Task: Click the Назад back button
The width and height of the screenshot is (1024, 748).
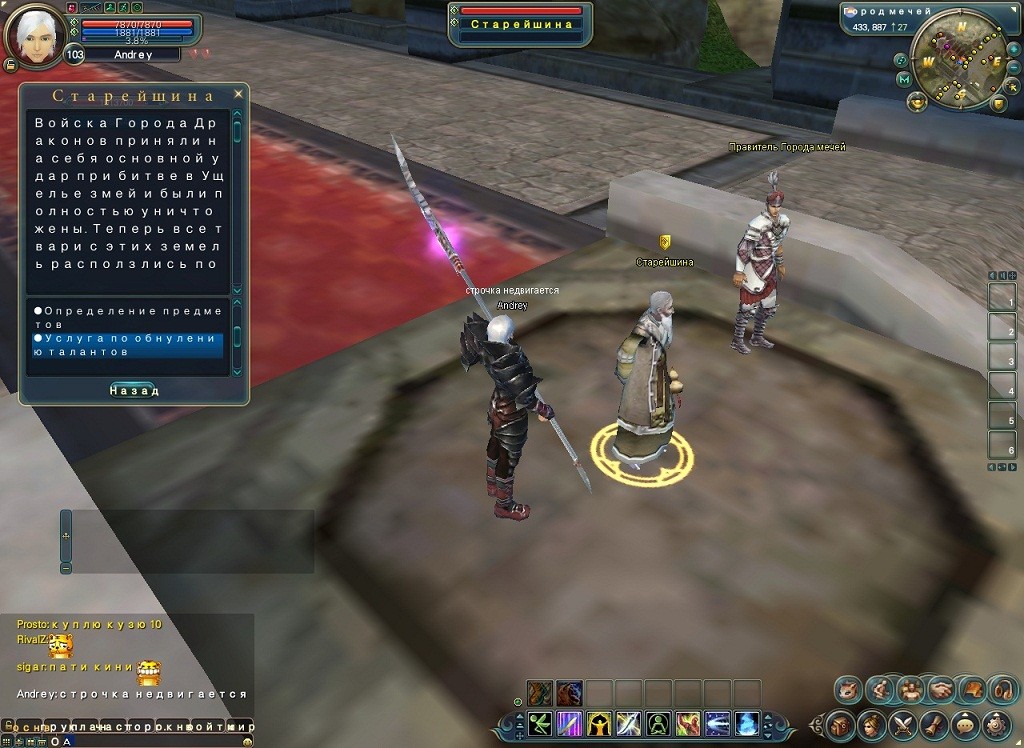Action: click(x=133, y=390)
